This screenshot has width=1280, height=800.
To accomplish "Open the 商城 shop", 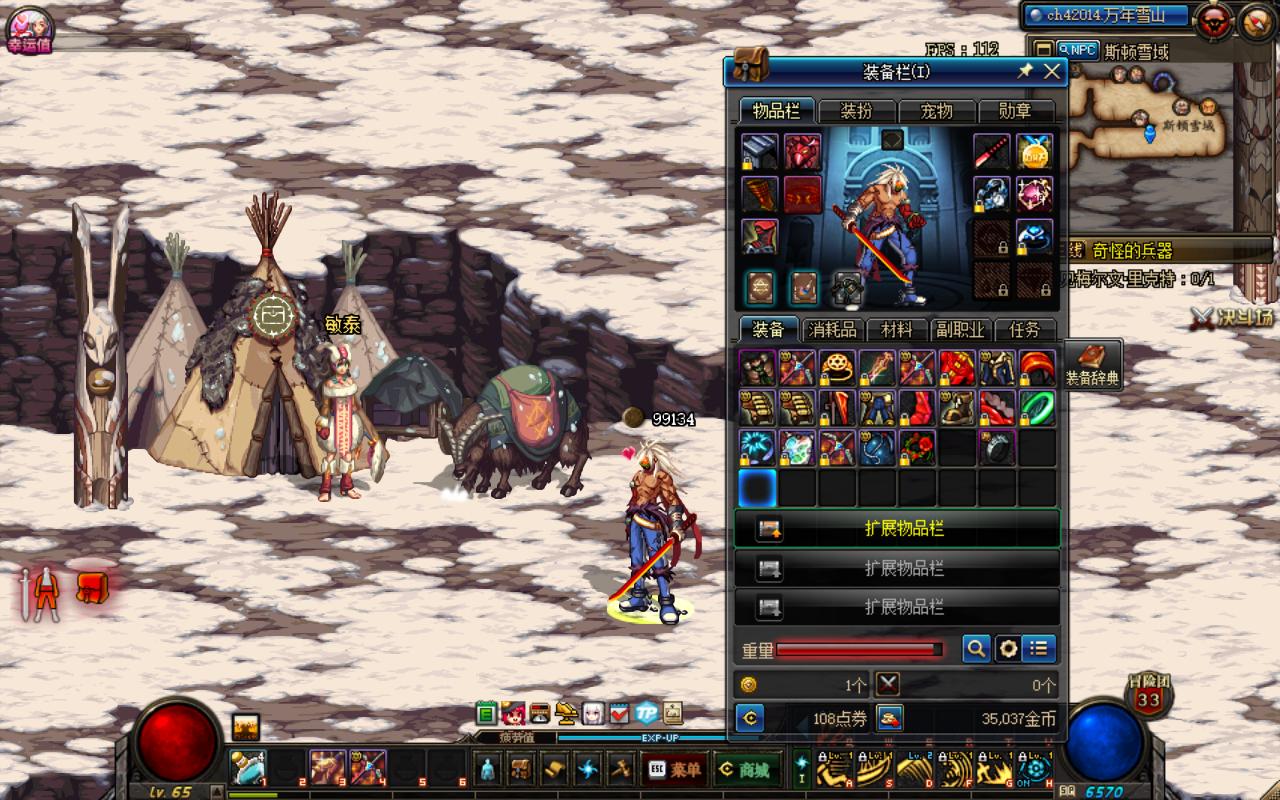I will [x=746, y=770].
